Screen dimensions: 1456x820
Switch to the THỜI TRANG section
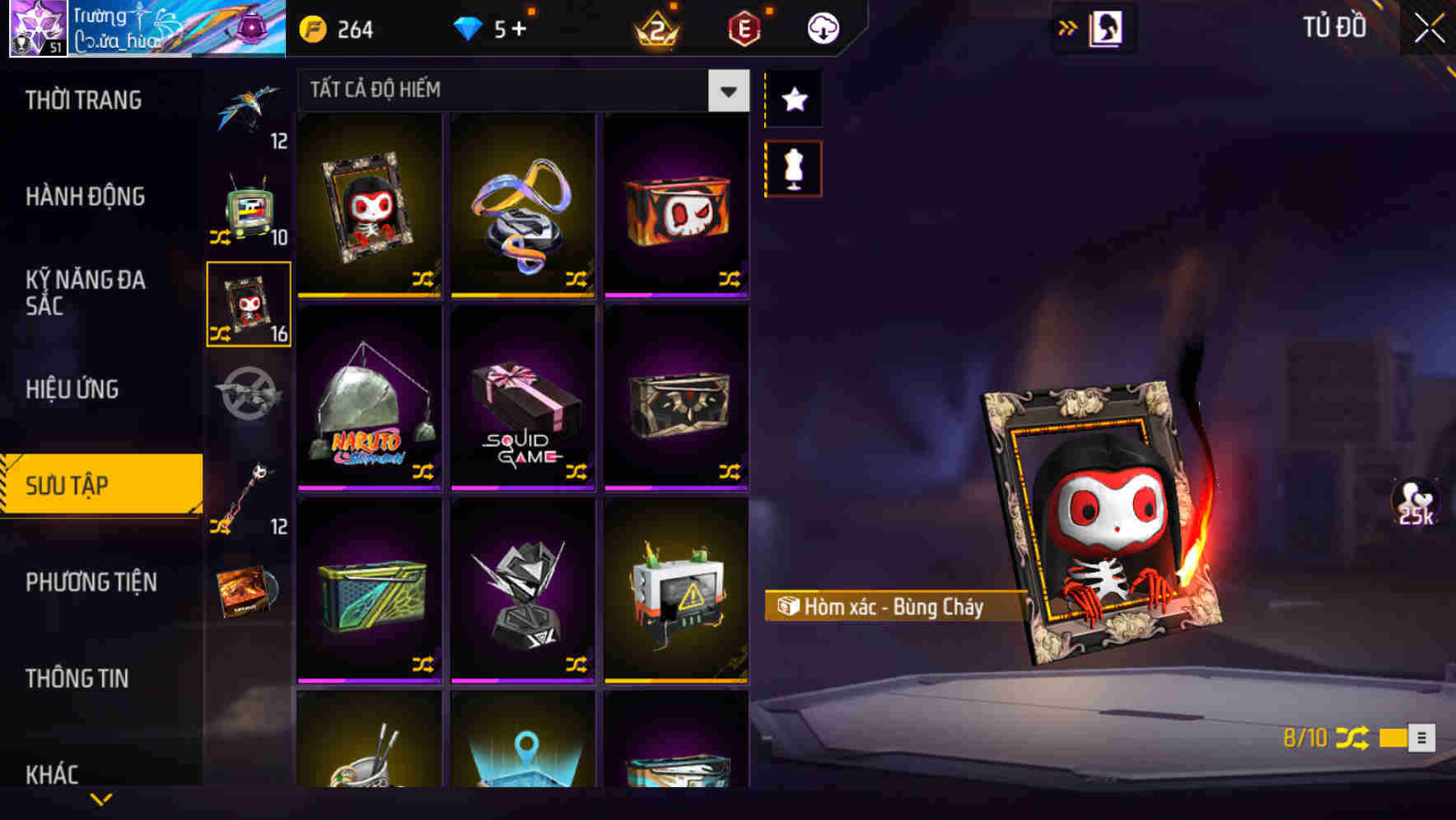(x=82, y=100)
